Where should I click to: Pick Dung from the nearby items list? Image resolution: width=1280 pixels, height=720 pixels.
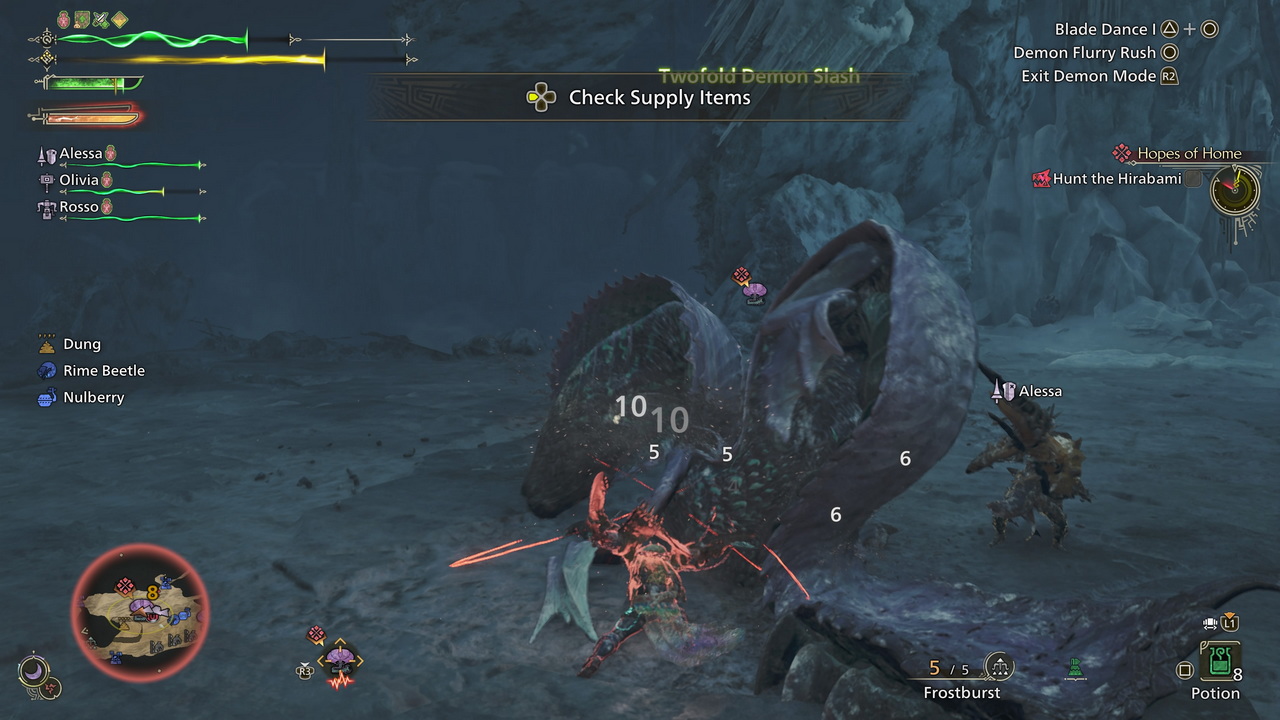click(x=81, y=344)
